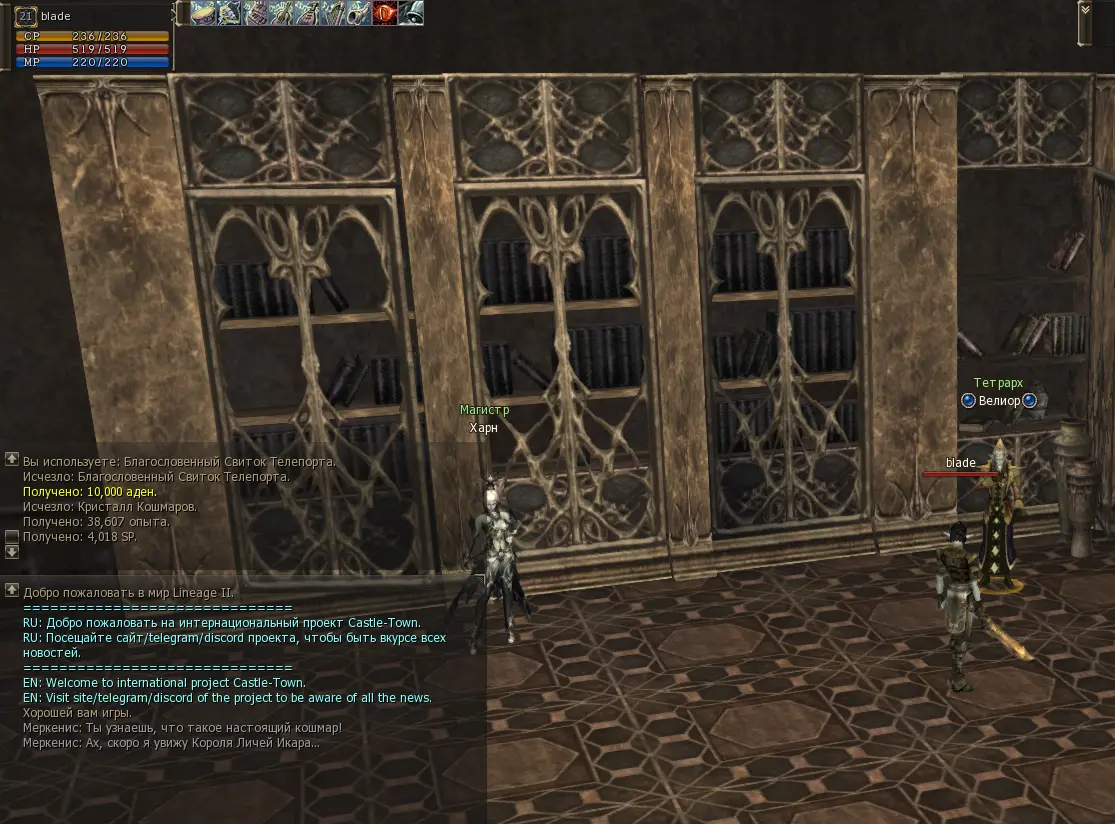Click the harp buff icon
Image resolution: width=1115 pixels, height=824 pixels.
pos(333,13)
